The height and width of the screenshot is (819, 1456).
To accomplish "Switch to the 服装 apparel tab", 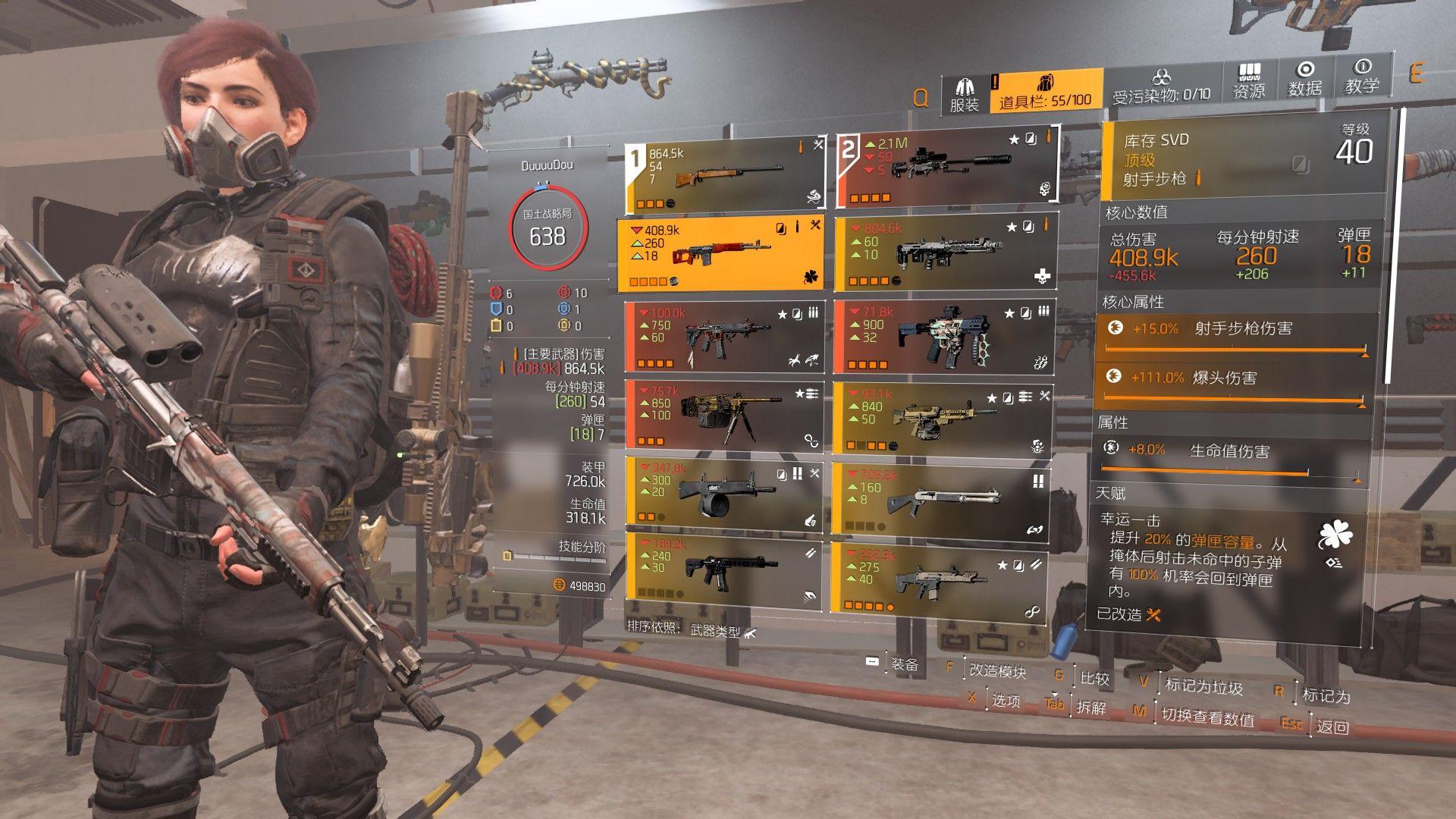I will [965, 95].
